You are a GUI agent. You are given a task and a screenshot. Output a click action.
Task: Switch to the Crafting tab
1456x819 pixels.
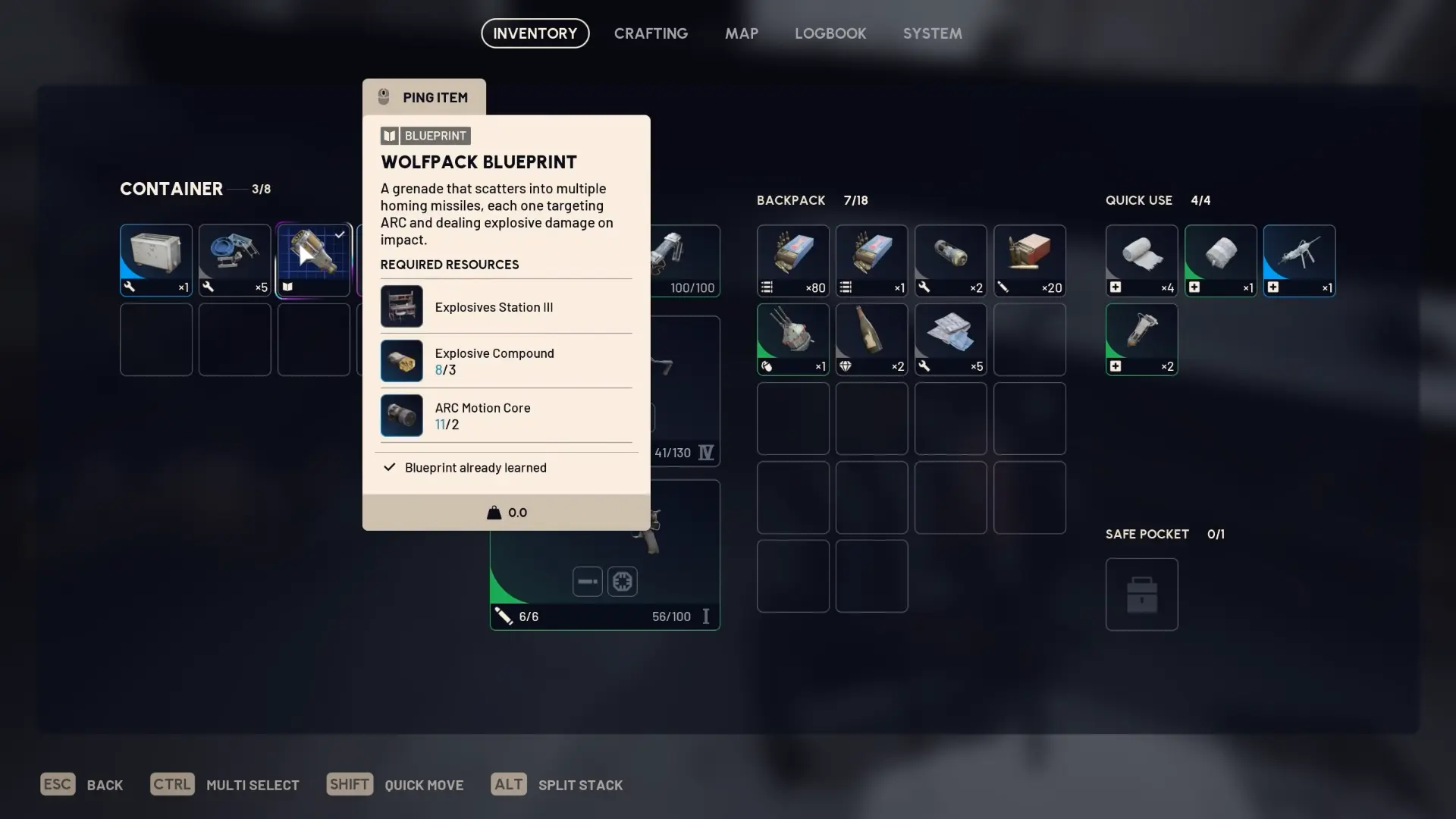coord(651,33)
